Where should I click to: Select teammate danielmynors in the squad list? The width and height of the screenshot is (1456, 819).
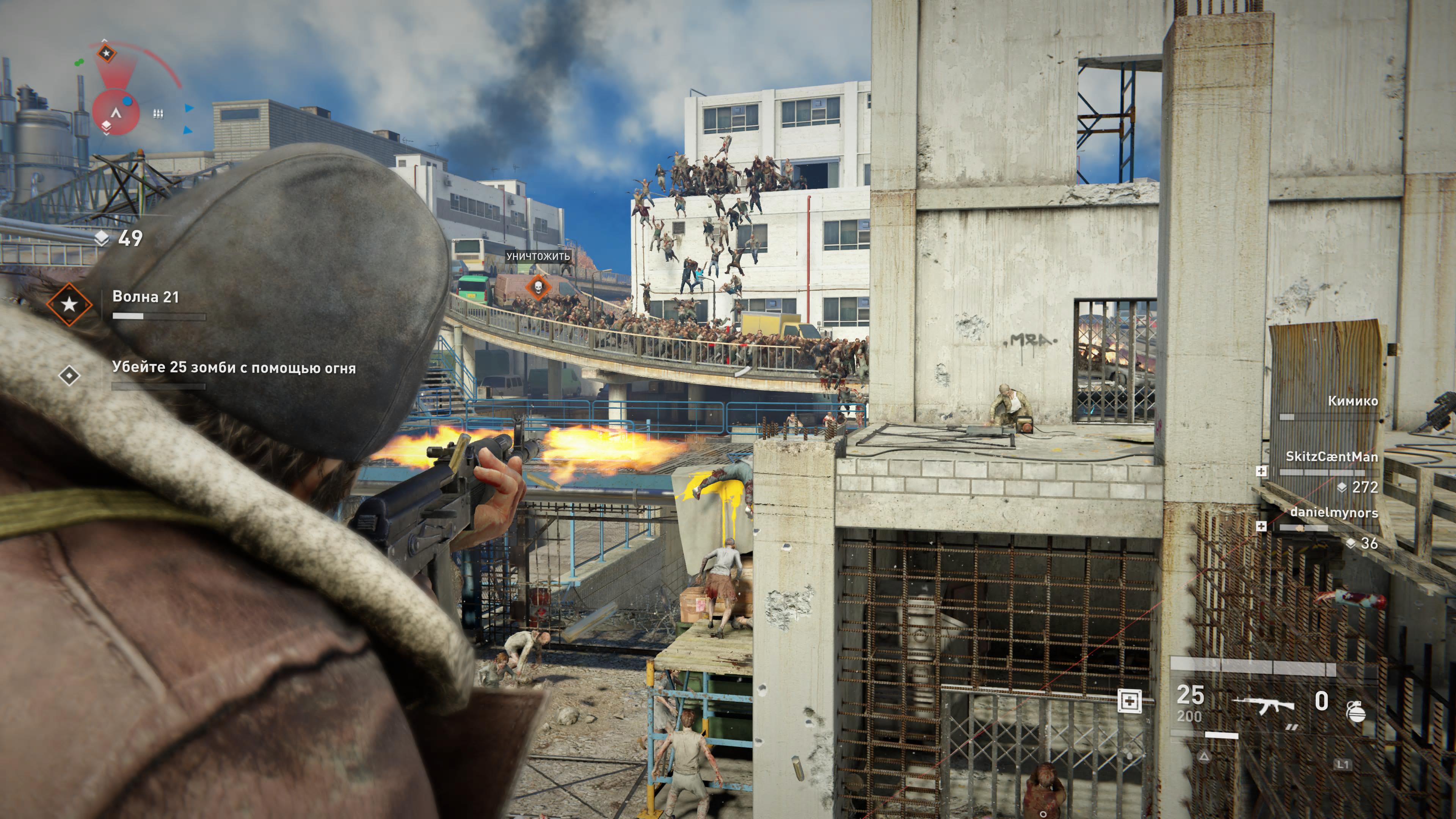click(1334, 513)
